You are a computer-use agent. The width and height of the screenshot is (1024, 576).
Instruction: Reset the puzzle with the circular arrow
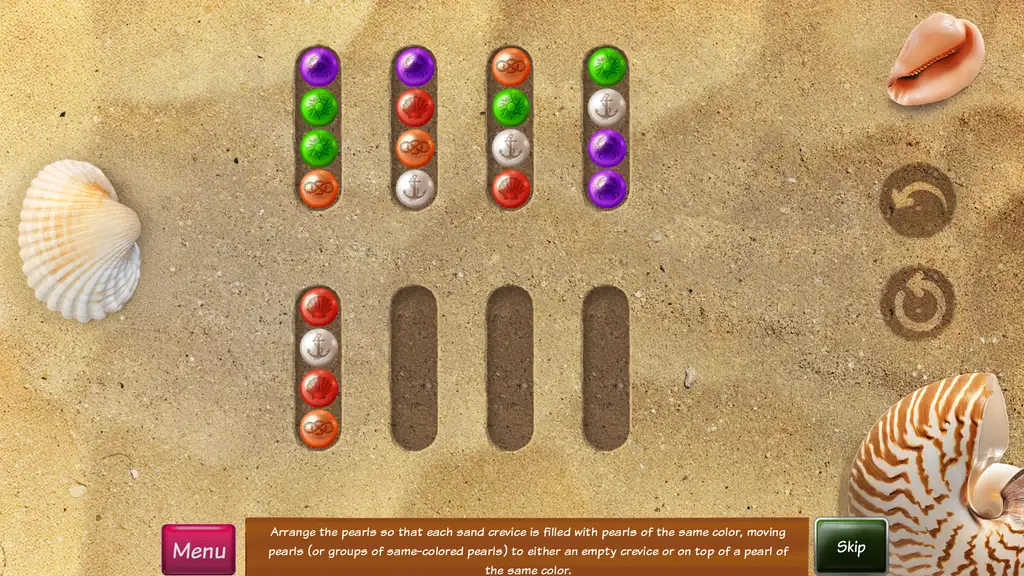[916, 303]
